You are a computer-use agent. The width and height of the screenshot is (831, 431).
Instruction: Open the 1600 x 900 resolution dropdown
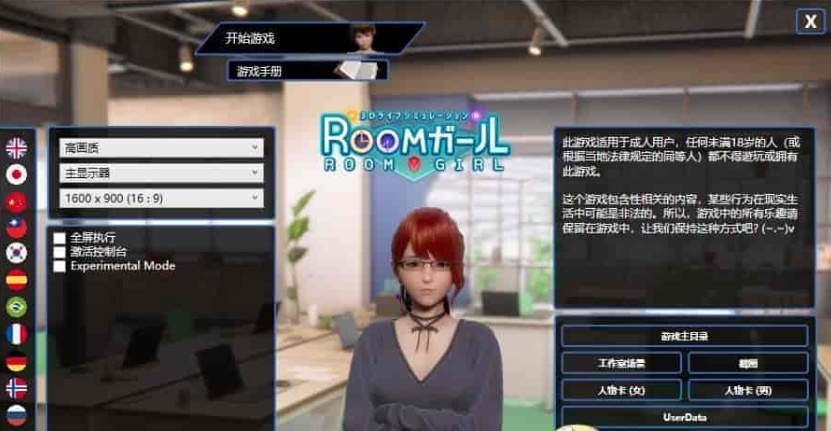click(x=161, y=198)
